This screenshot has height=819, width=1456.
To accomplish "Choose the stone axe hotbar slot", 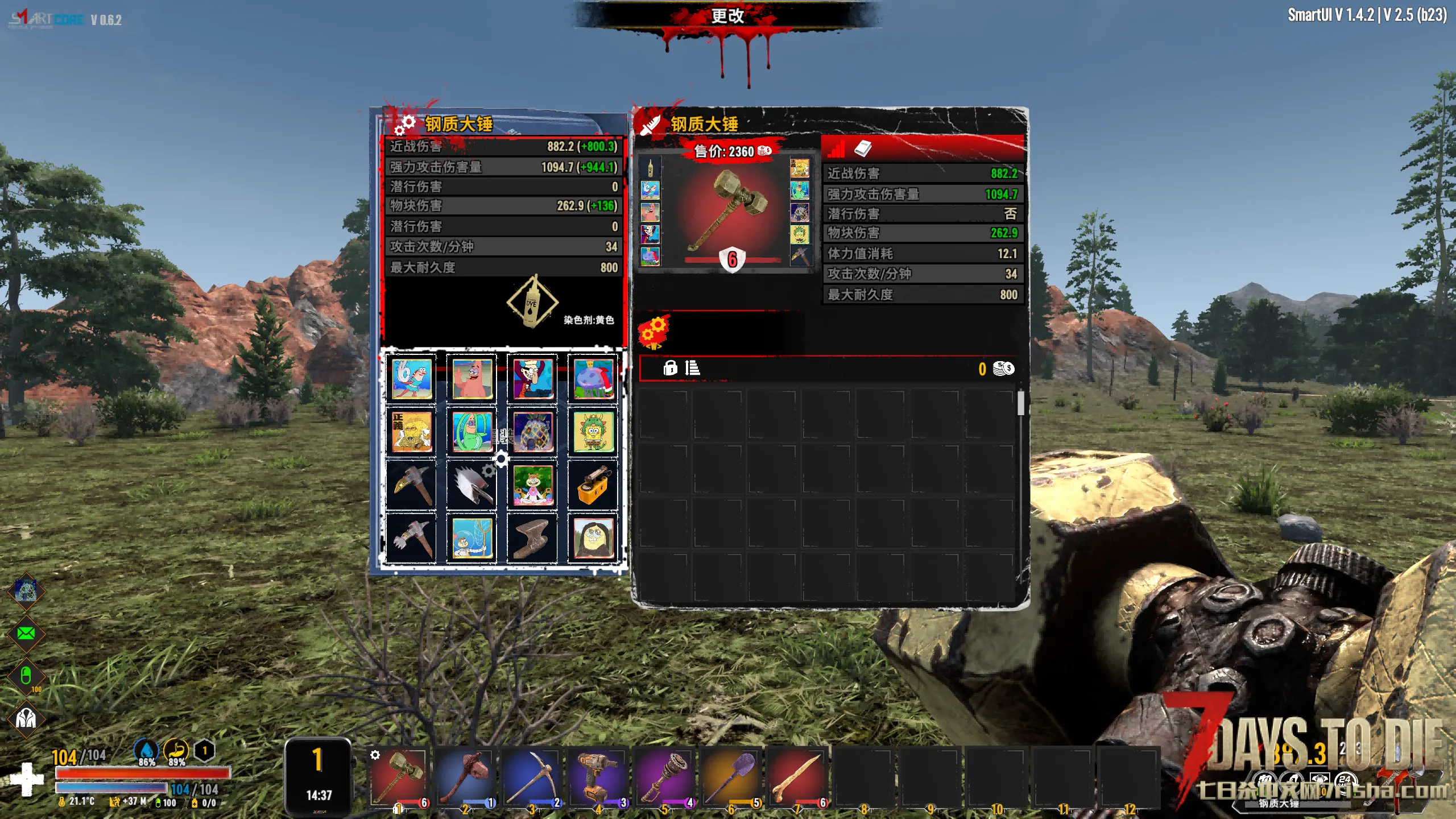I will (465, 776).
